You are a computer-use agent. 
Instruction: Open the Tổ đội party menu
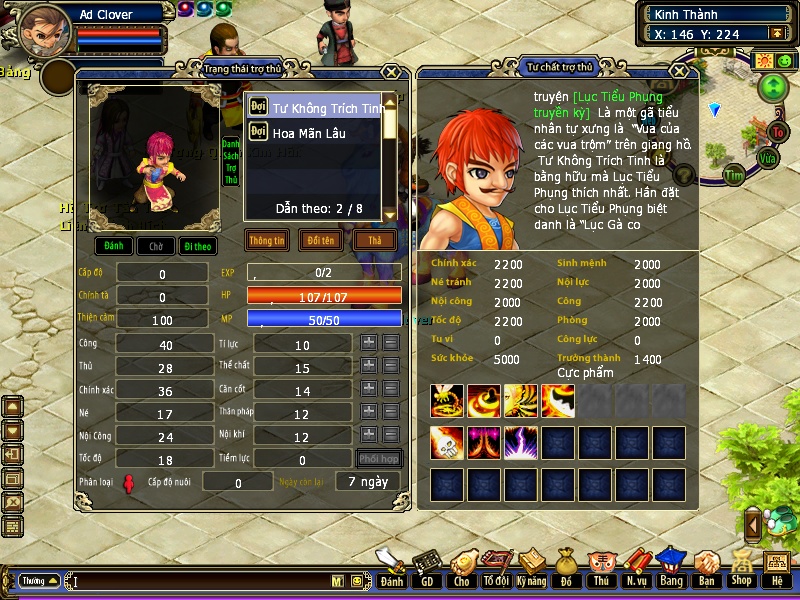(x=496, y=568)
